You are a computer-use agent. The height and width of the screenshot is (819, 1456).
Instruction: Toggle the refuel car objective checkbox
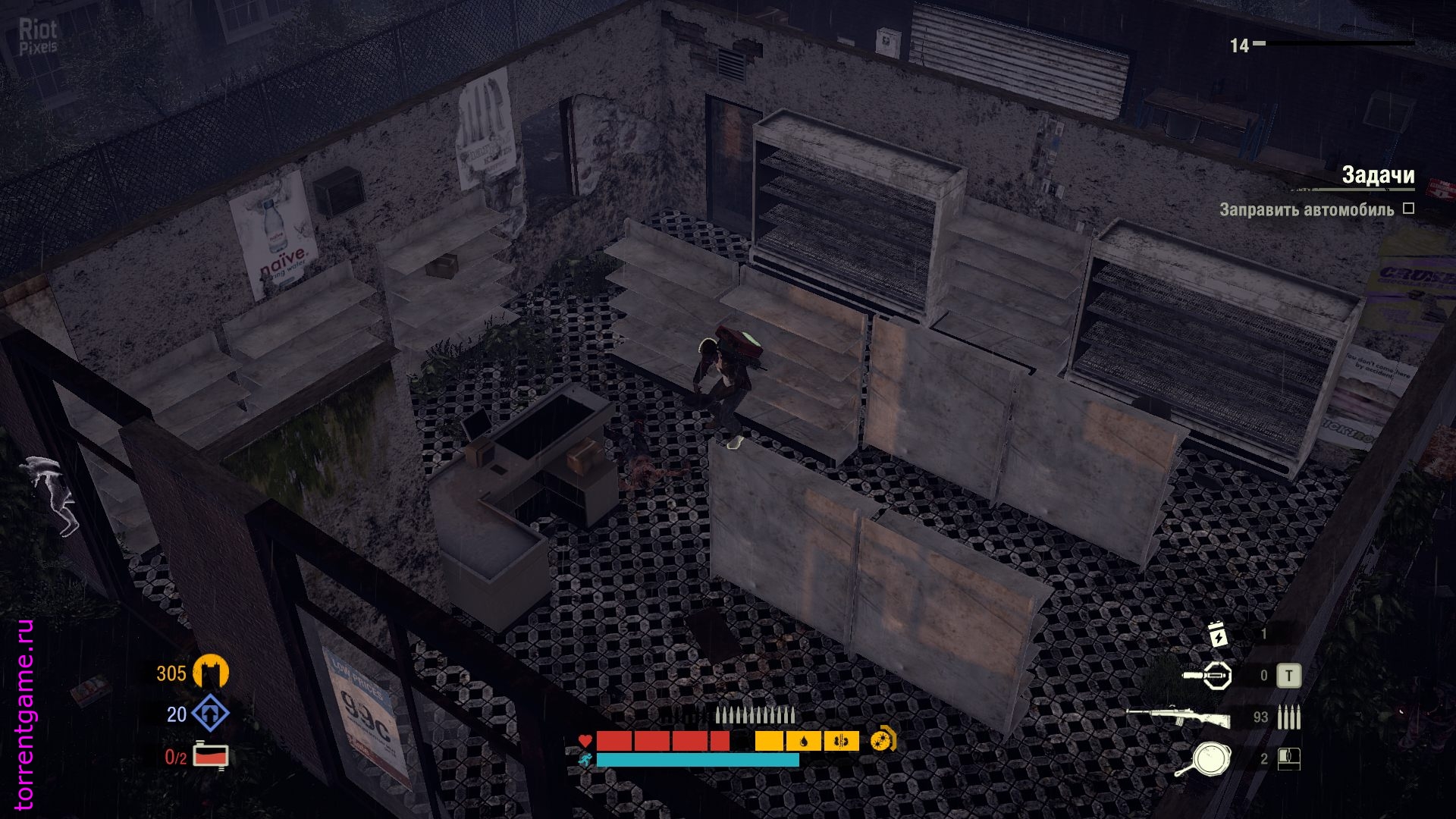1408,209
